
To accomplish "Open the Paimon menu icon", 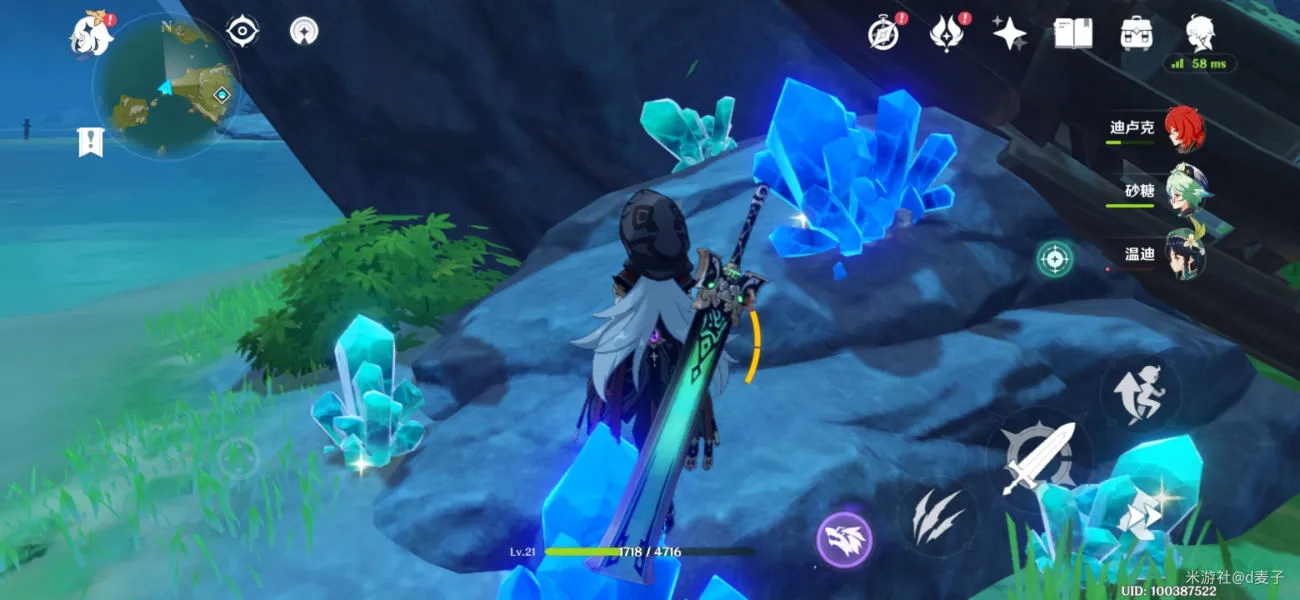I will [90, 36].
